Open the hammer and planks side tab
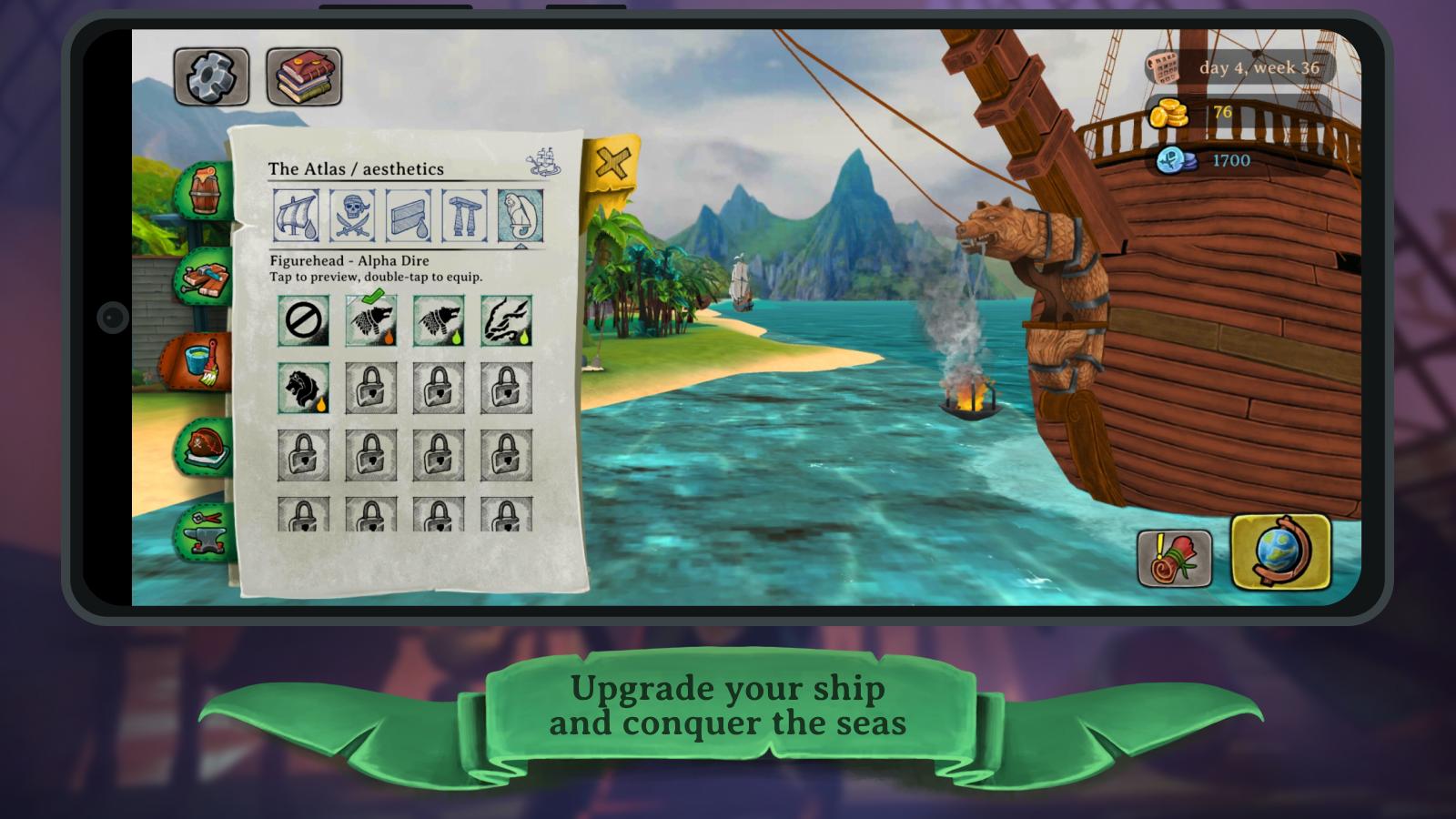This screenshot has height=819, width=1456. [204, 277]
